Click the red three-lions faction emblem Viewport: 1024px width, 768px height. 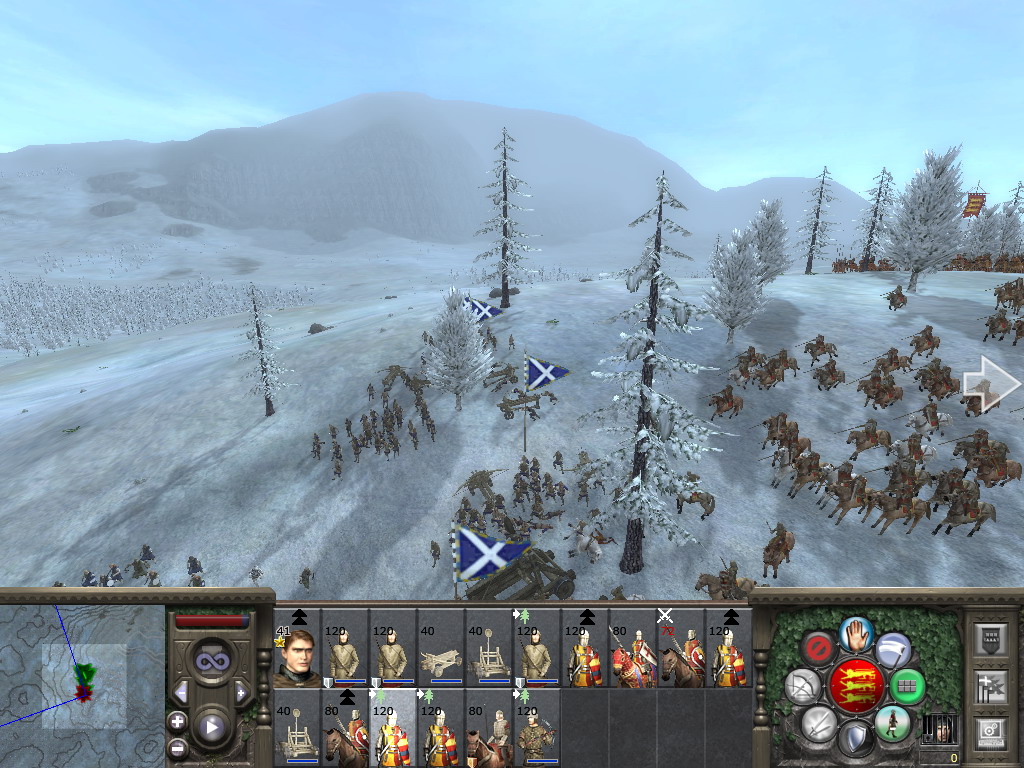[x=855, y=686]
